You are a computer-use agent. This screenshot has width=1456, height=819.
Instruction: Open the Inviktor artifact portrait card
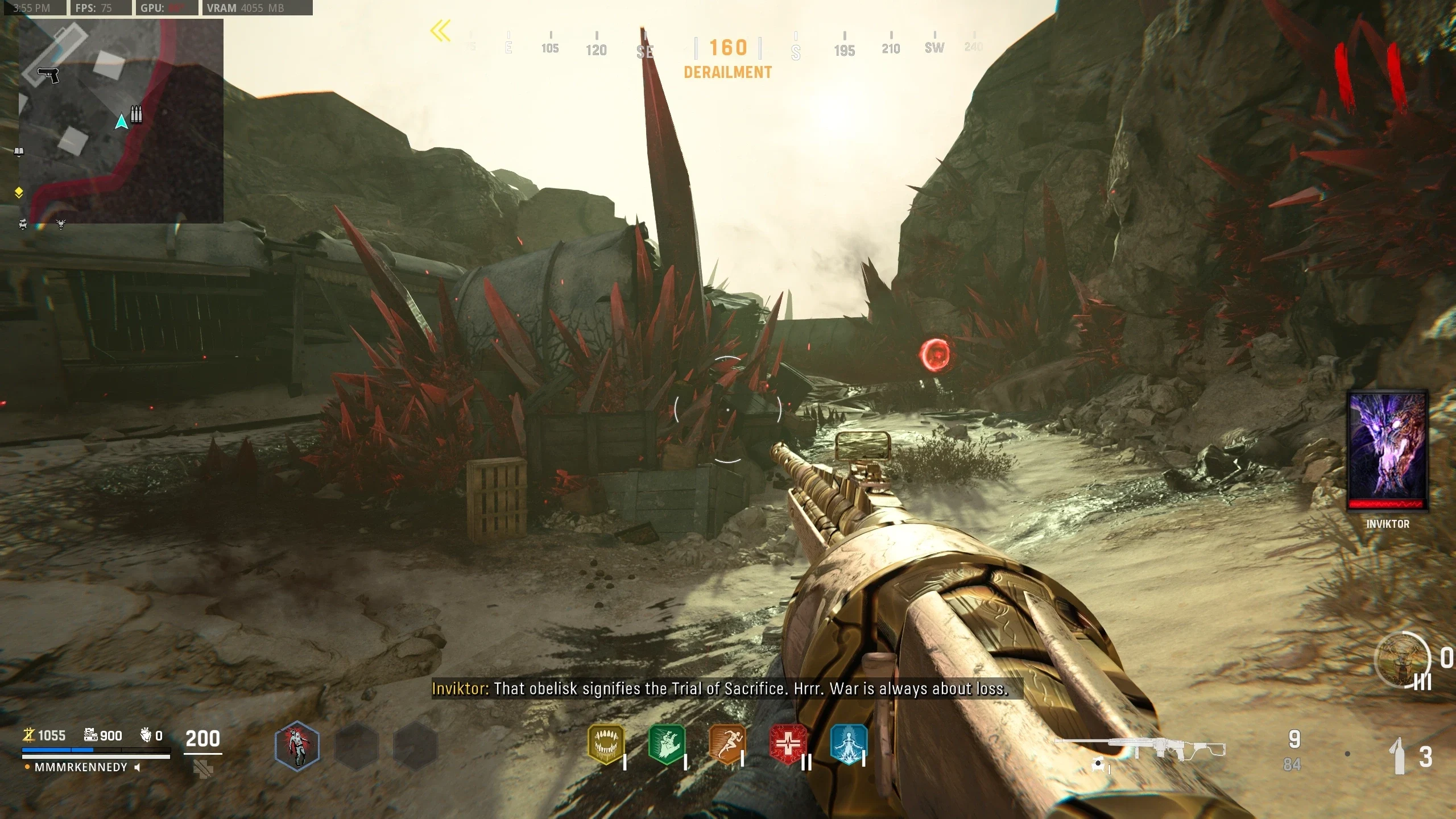1387,450
